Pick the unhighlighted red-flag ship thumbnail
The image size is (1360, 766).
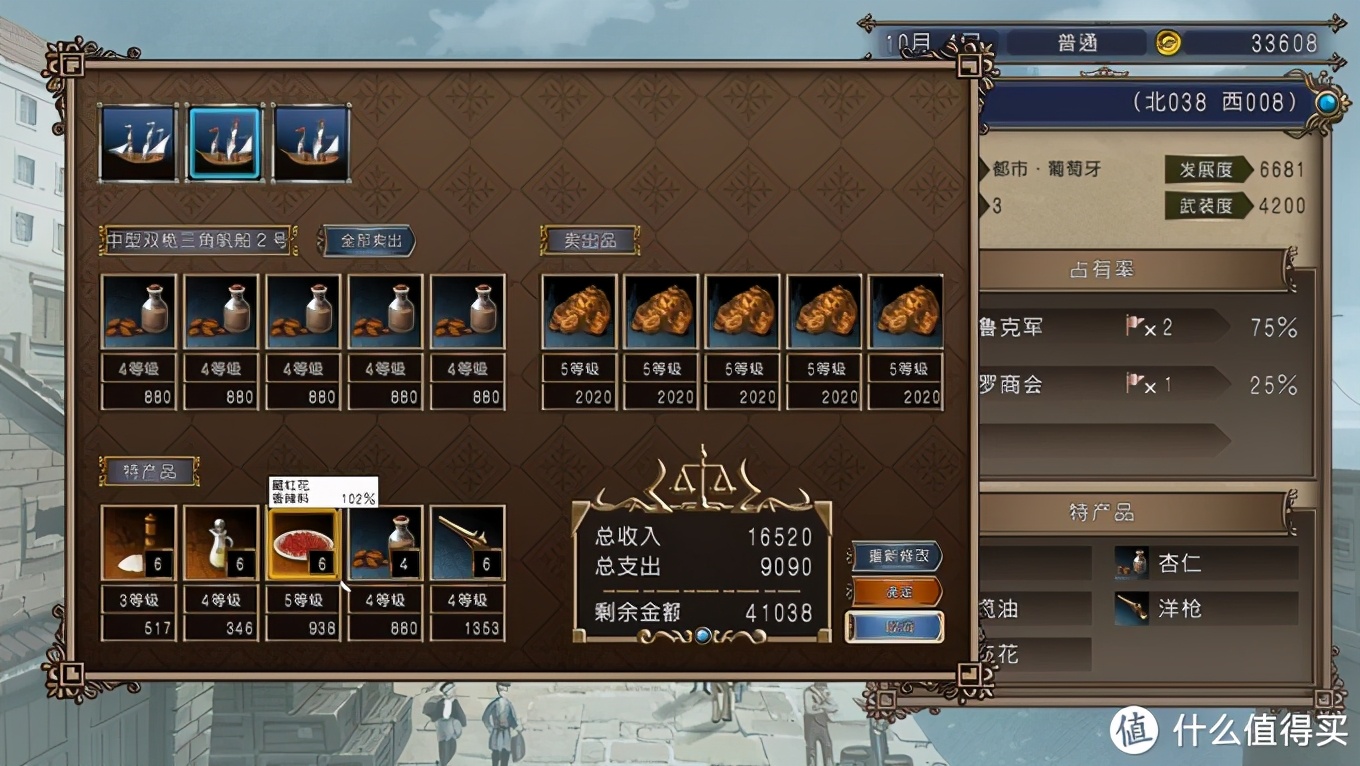[311, 143]
